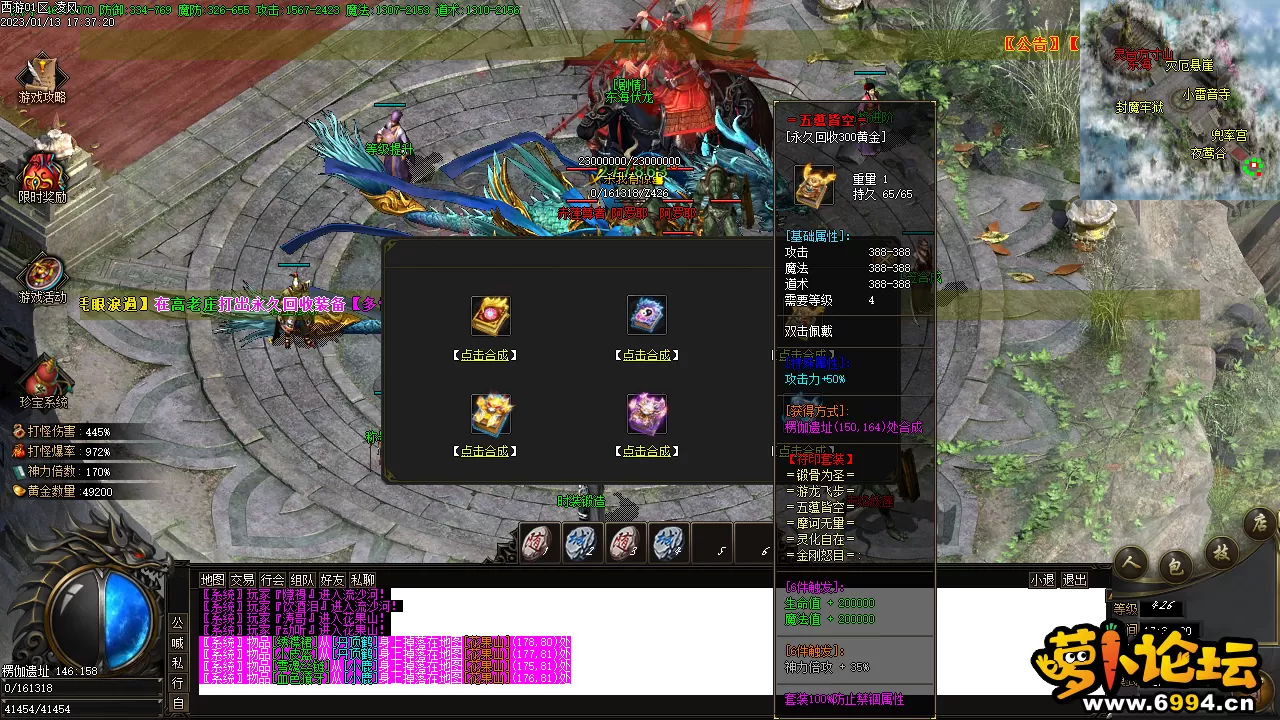The image size is (1280, 720).
Task: Click the 退出 exit button
Action: click(x=1074, y=580)
